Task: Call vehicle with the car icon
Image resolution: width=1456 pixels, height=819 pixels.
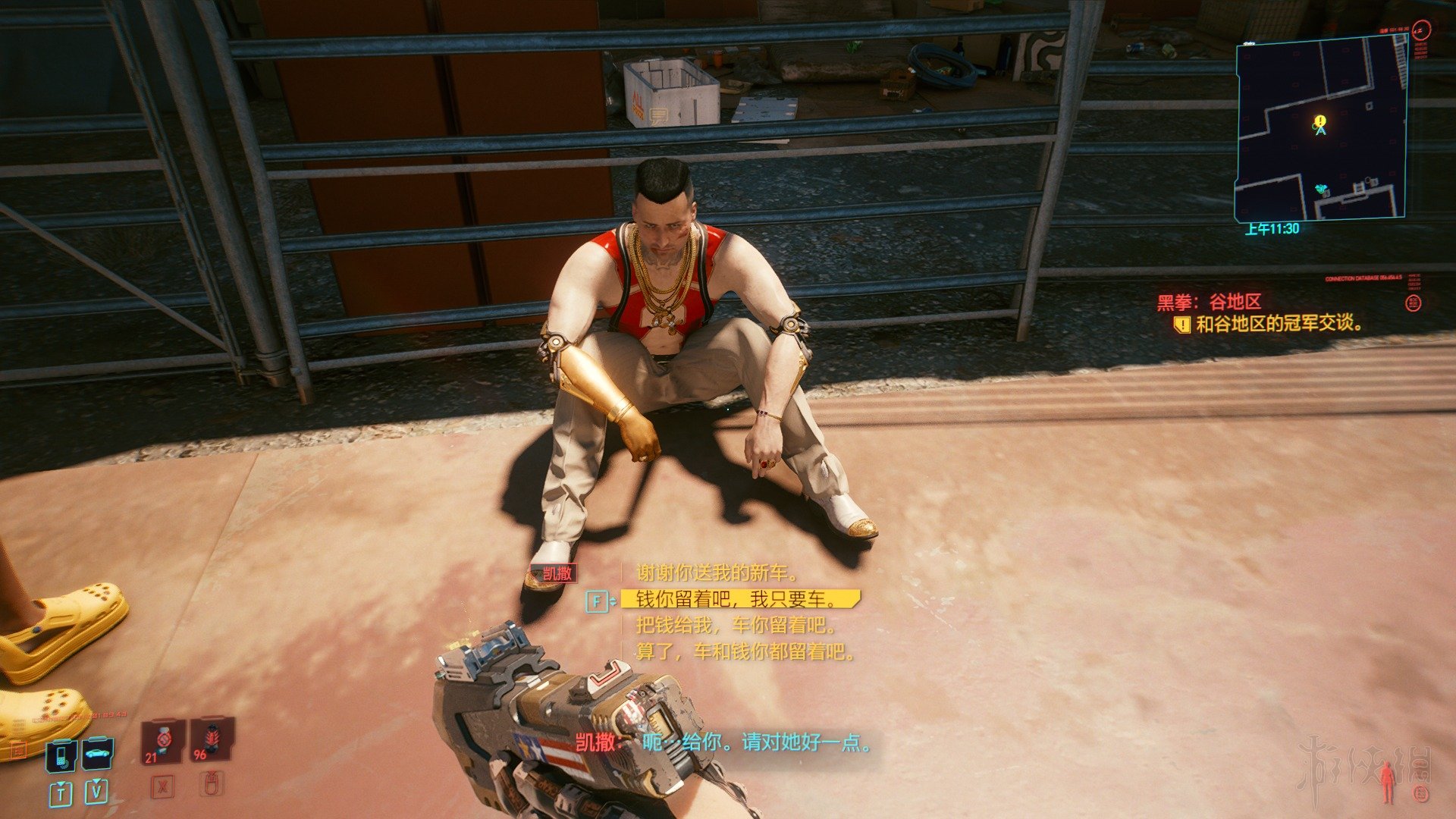Action: pyautogui.click(x=98, y=753)
